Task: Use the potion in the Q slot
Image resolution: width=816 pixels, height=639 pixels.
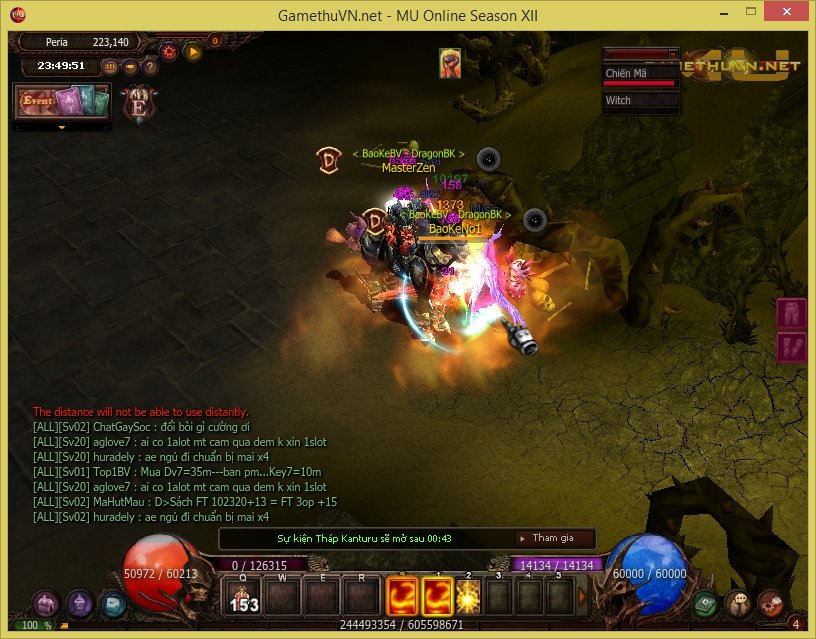Action: 242,597
